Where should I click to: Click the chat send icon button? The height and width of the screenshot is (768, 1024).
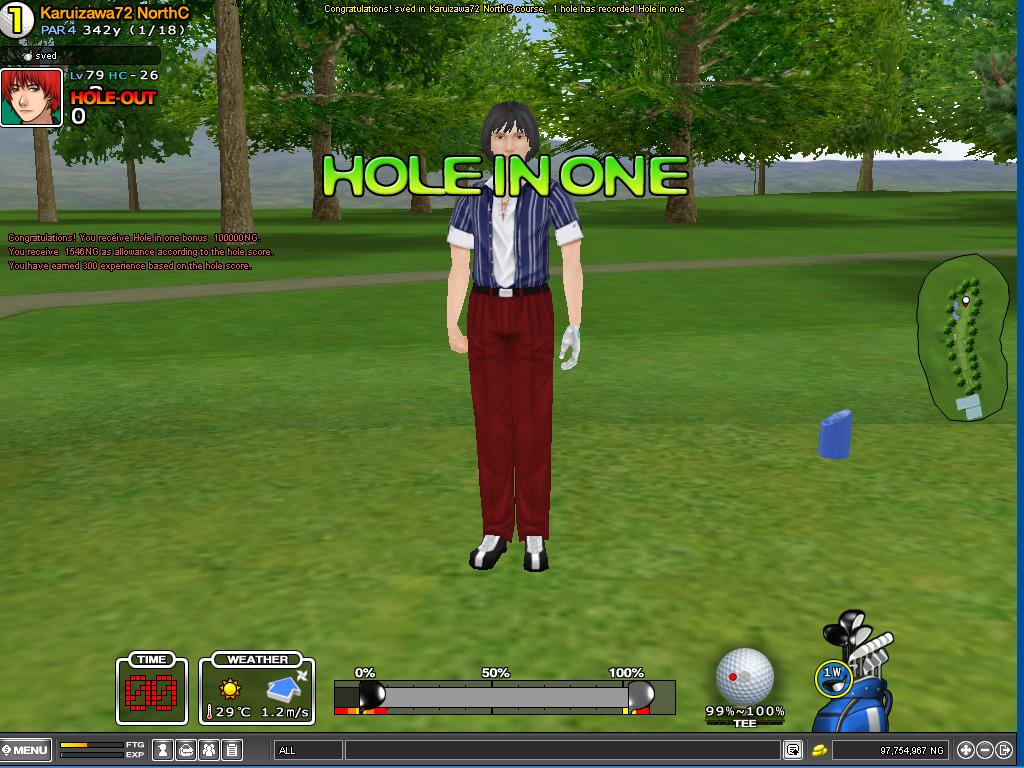point(792,750)
